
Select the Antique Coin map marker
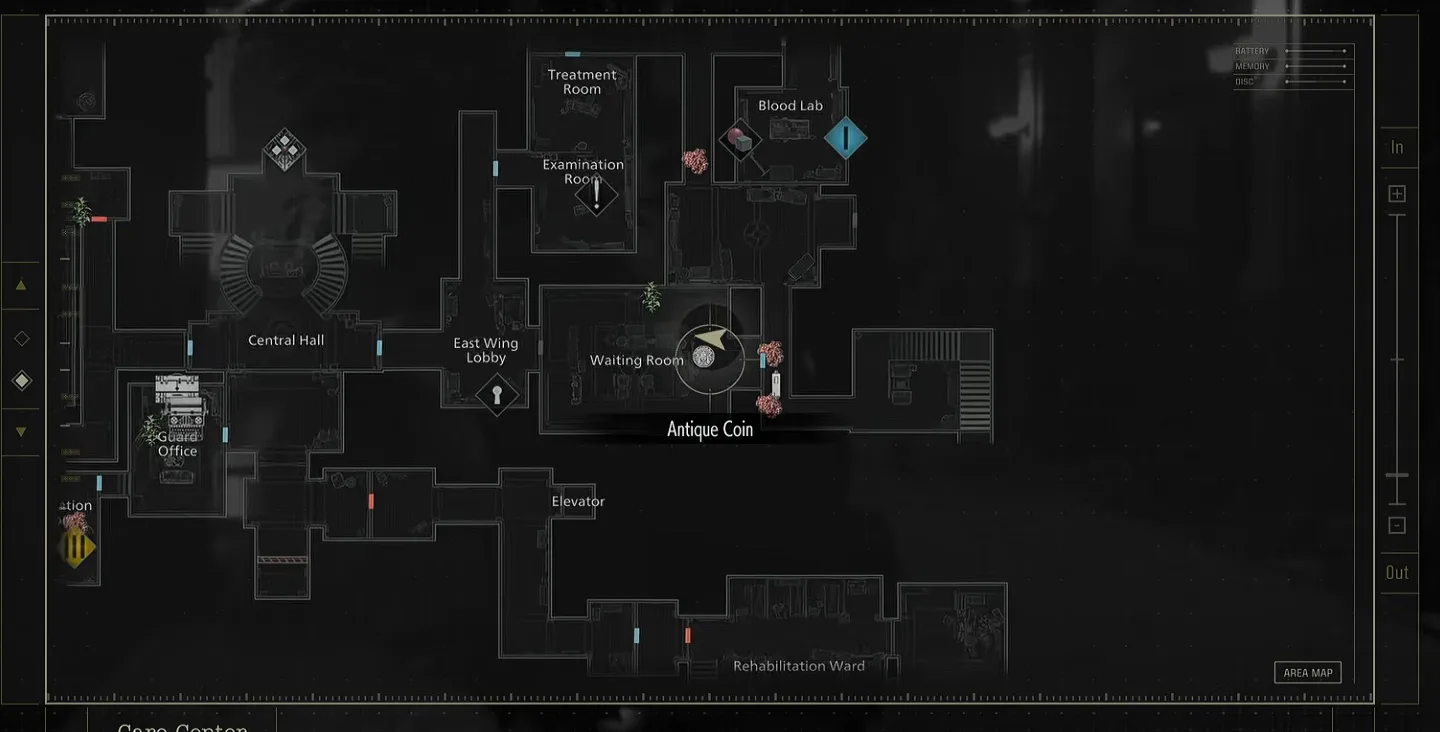704,356
